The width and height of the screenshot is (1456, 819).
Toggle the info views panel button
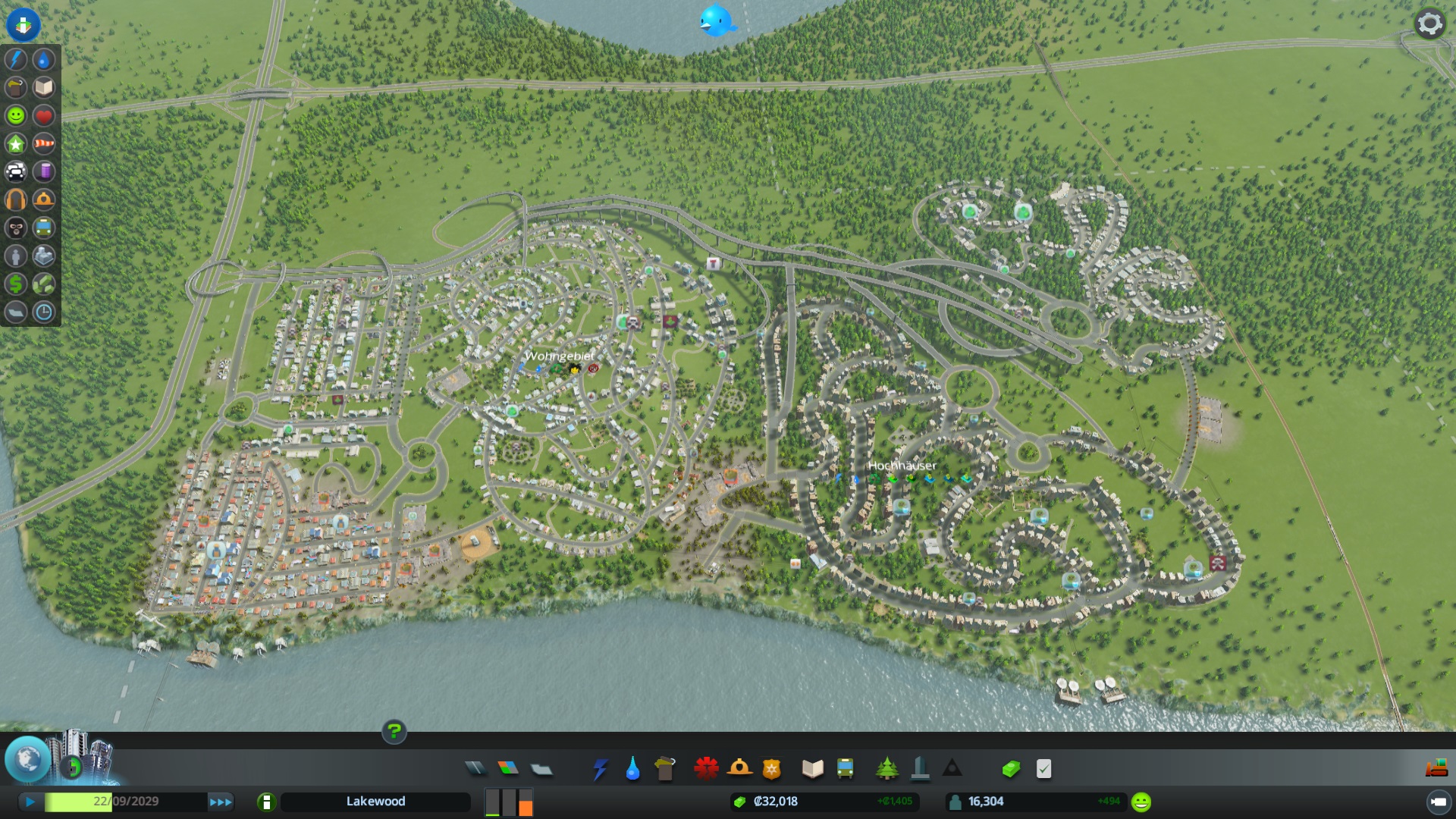24,24
